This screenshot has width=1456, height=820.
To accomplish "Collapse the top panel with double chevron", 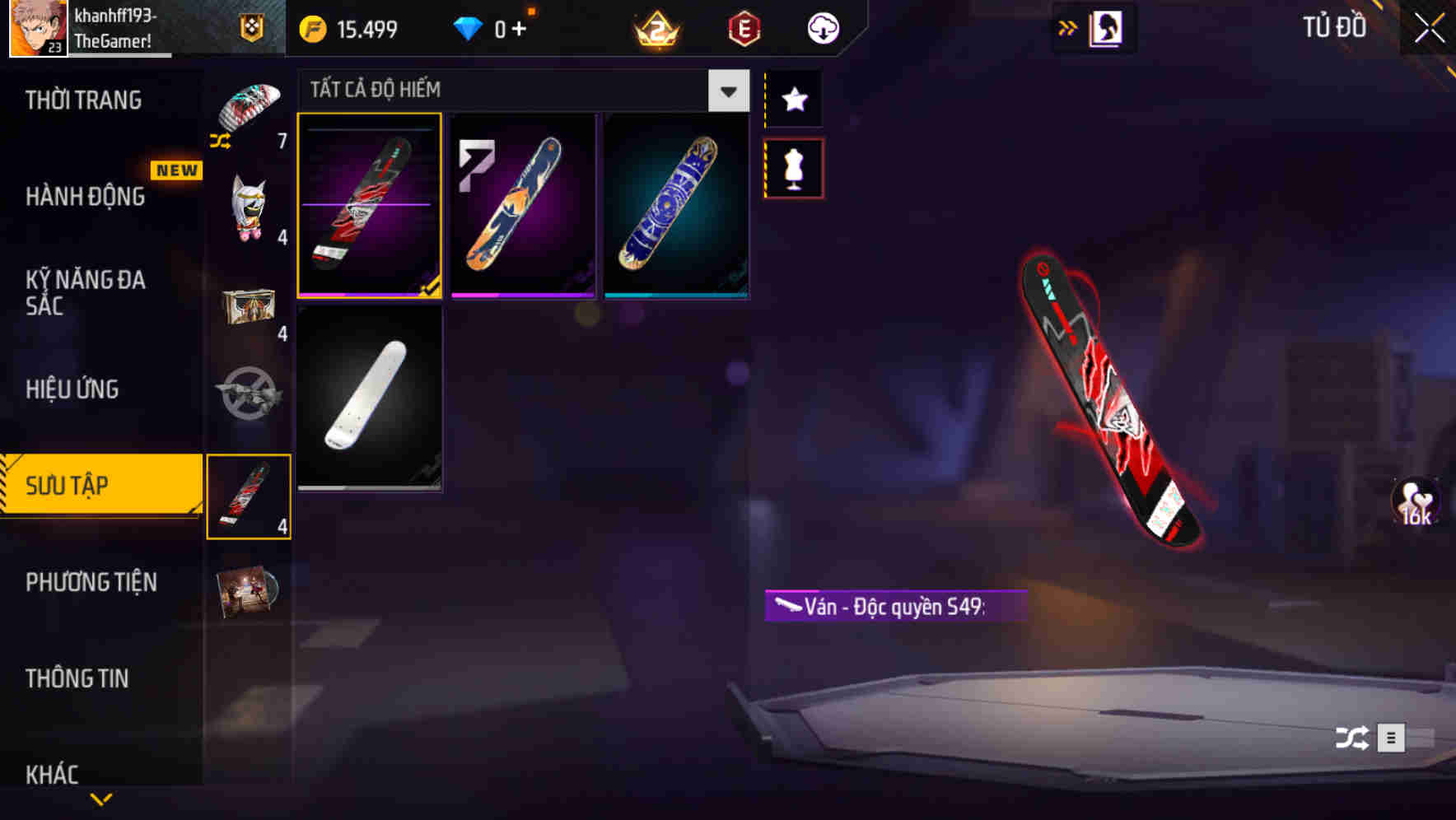I will pos(1068,27).
